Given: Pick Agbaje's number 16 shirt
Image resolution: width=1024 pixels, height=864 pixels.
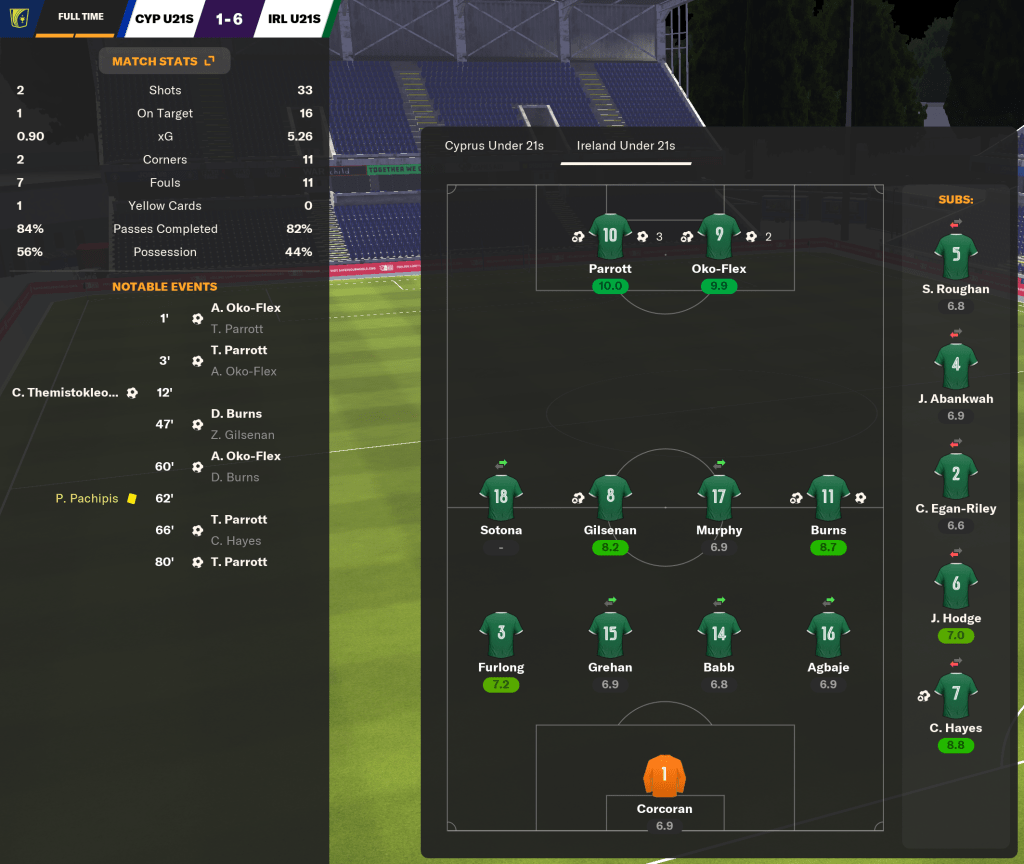Looking at the screenshot, I should 828,634.
